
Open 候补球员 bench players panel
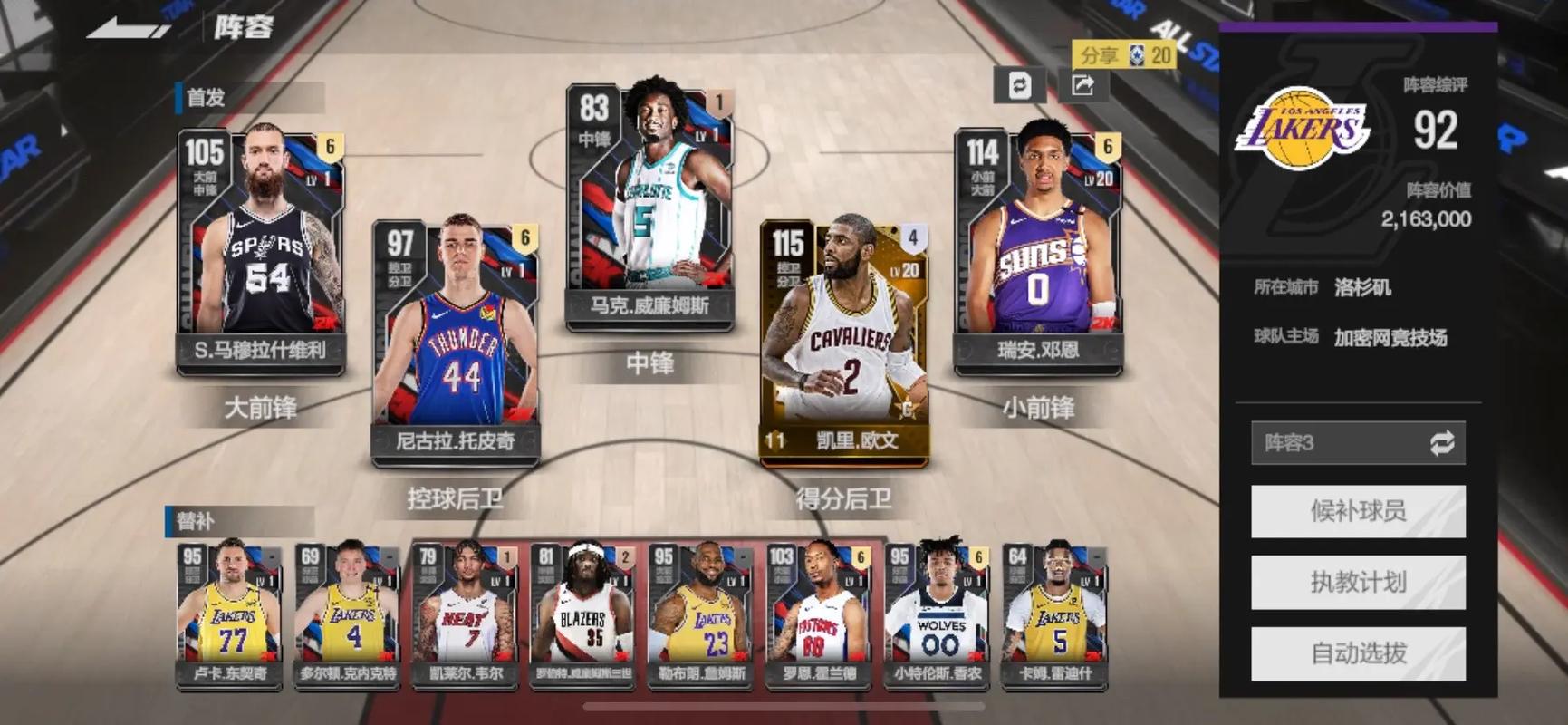(x=1357, y=510)
